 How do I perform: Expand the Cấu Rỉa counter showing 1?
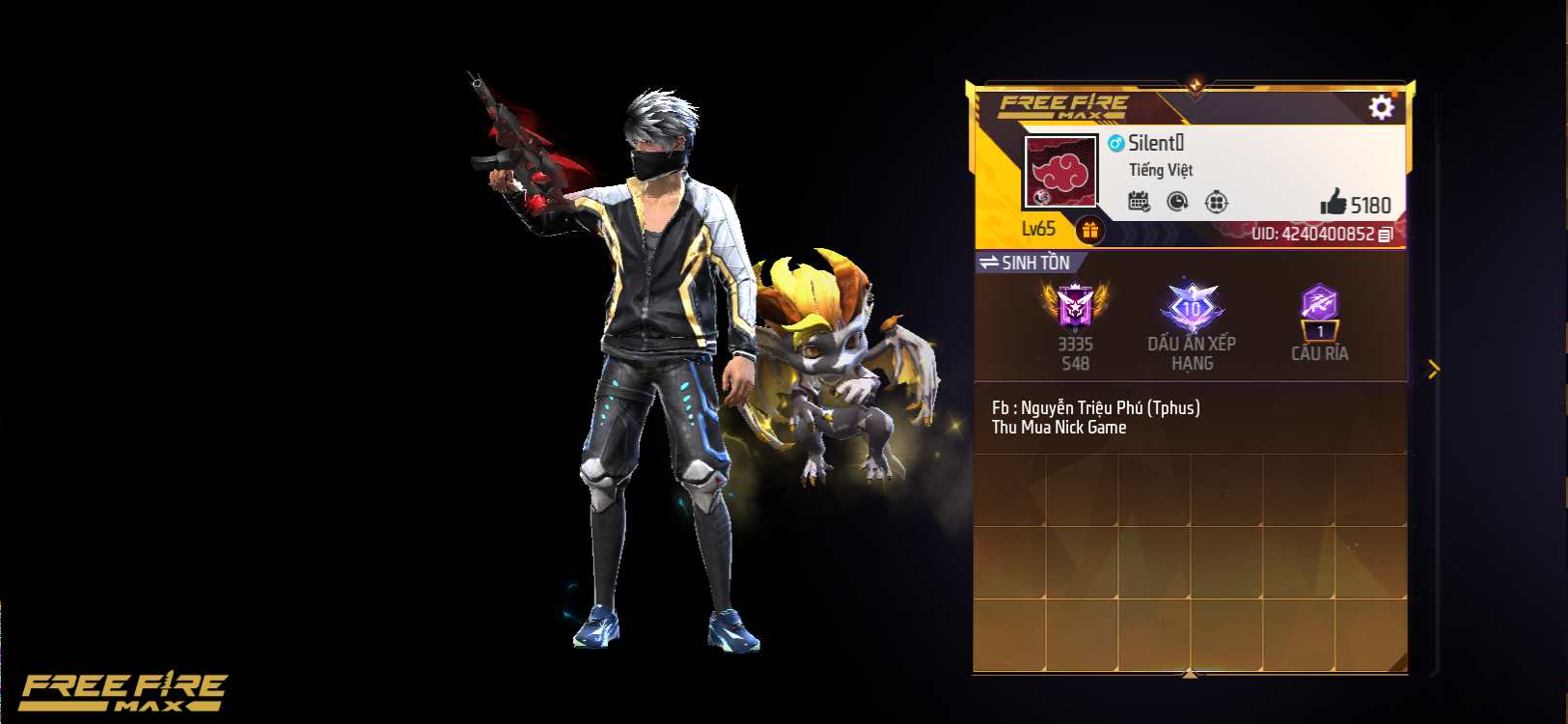pos(1319,331)
